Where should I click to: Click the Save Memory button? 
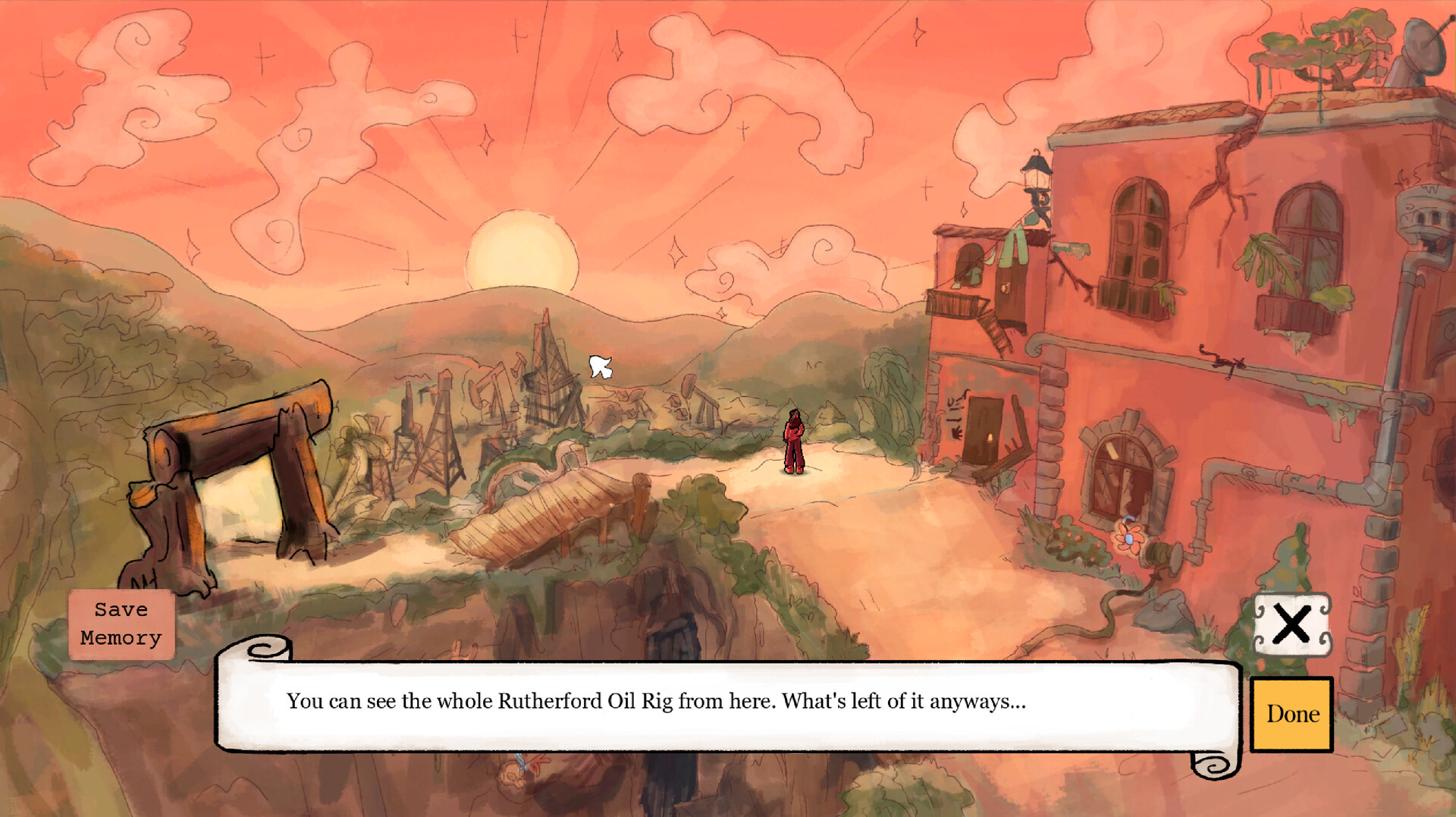[x=121, y=624]
